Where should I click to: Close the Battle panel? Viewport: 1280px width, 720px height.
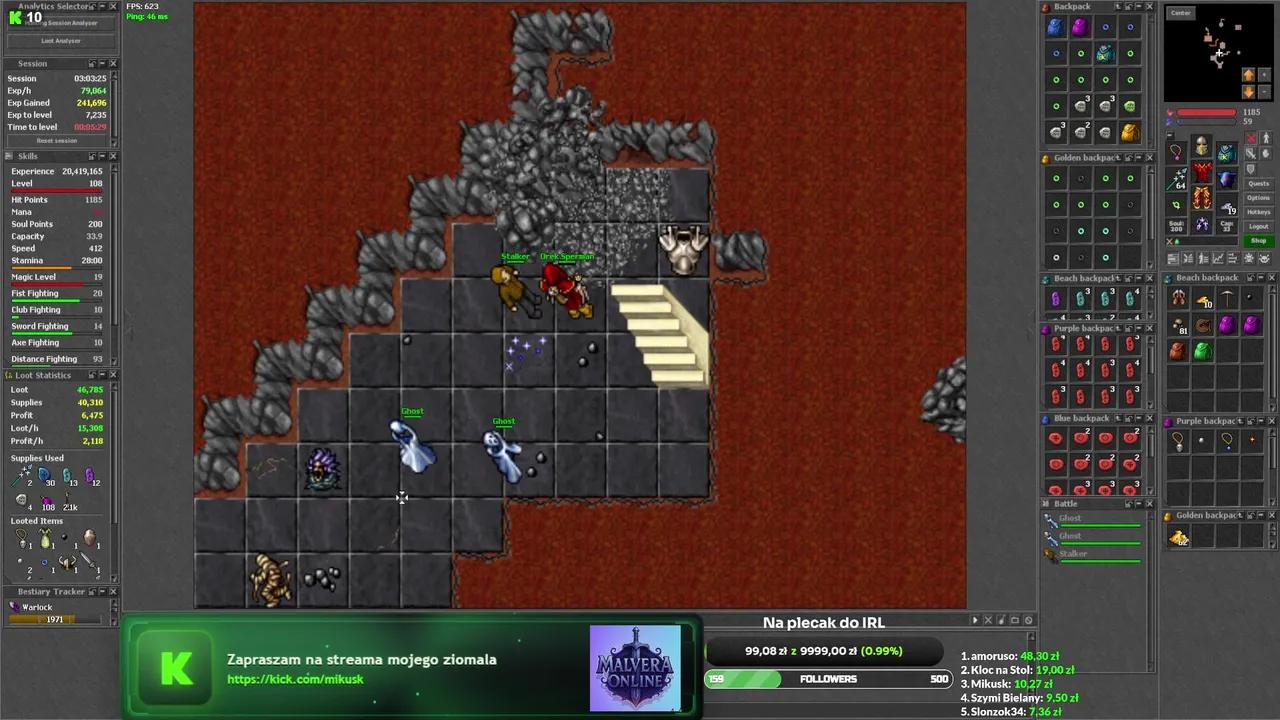point(1149,504)
